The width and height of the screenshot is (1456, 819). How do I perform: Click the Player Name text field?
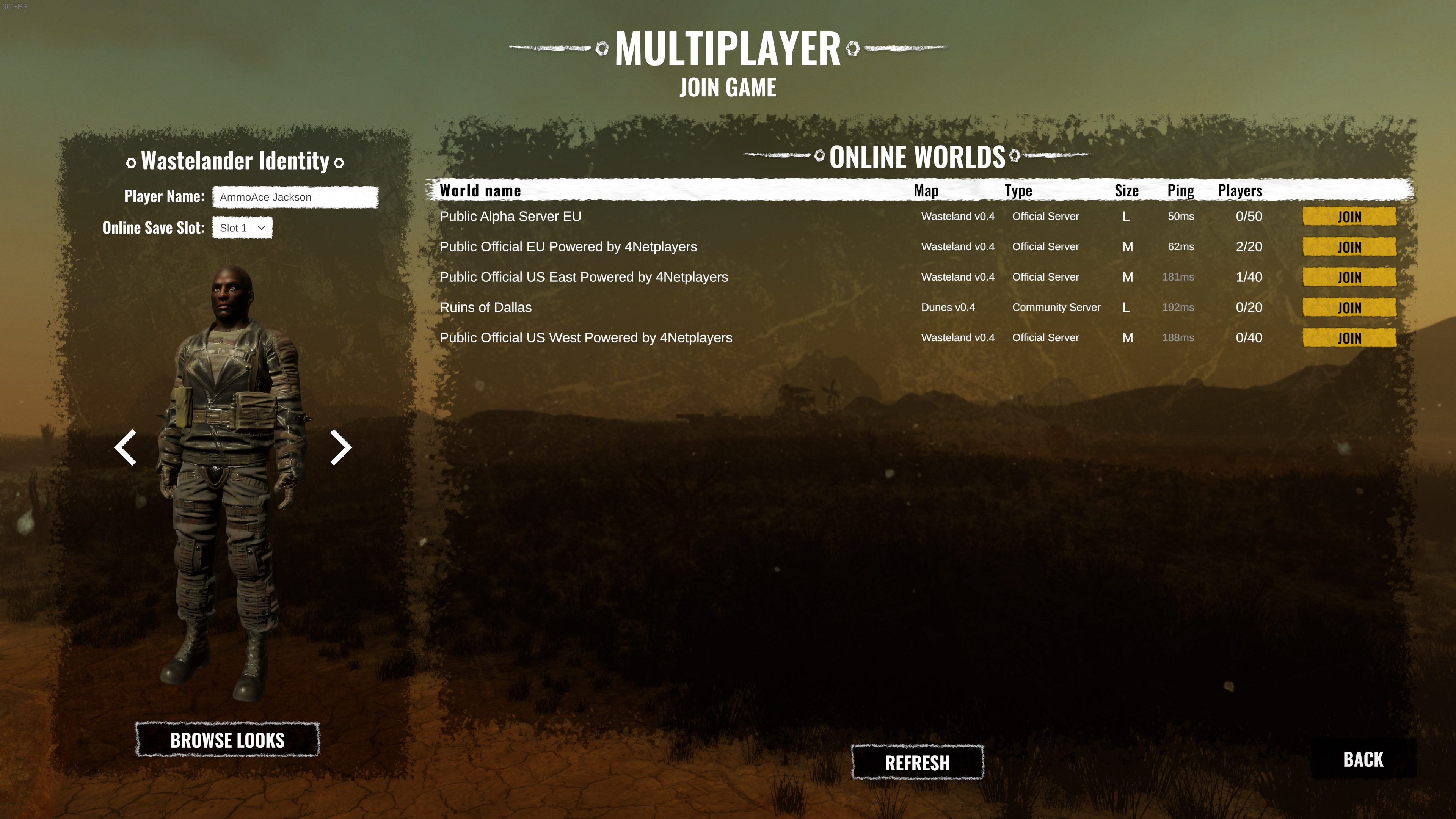click(295, 197)
